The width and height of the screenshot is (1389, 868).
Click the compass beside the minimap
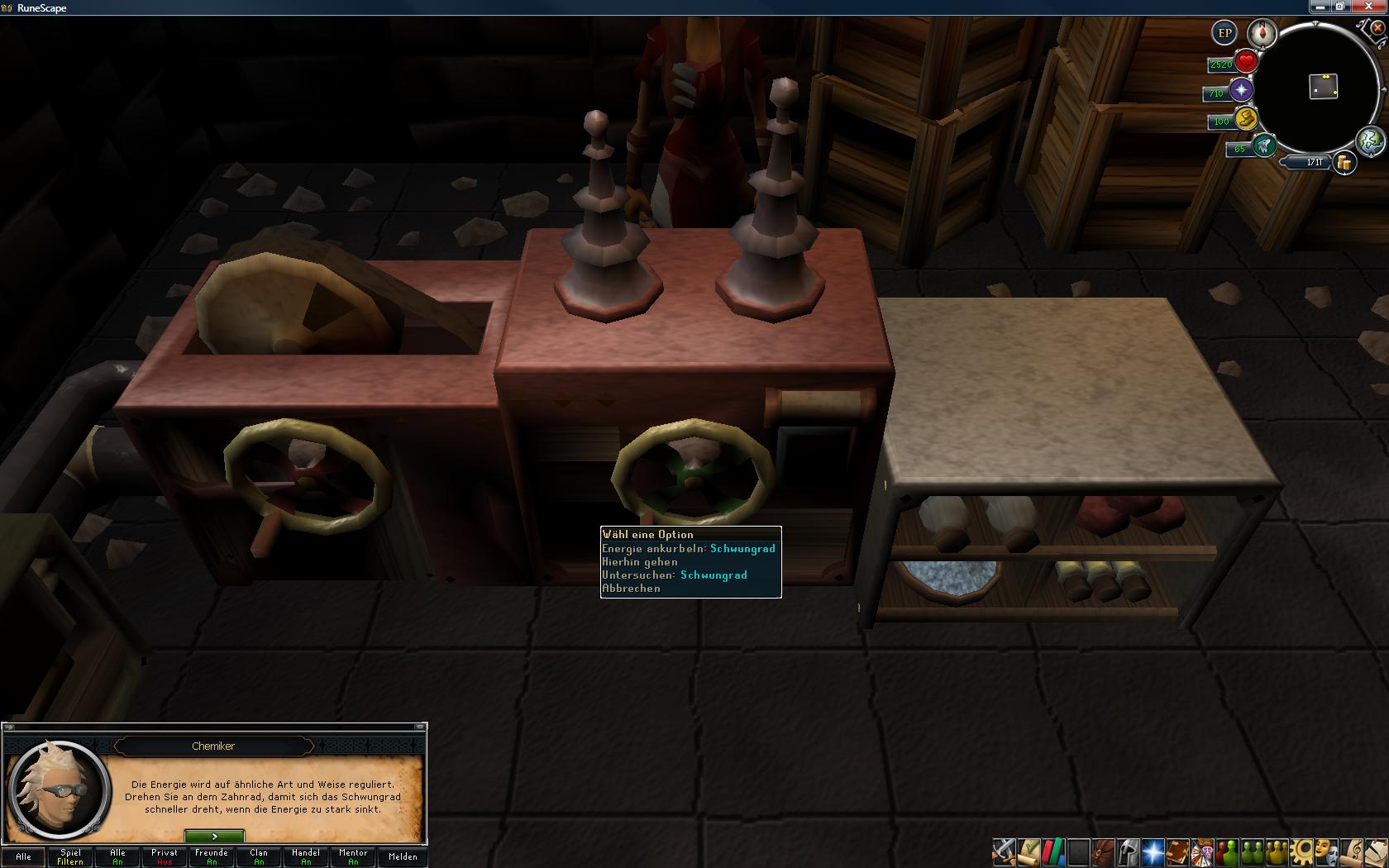pos(1263,33)
